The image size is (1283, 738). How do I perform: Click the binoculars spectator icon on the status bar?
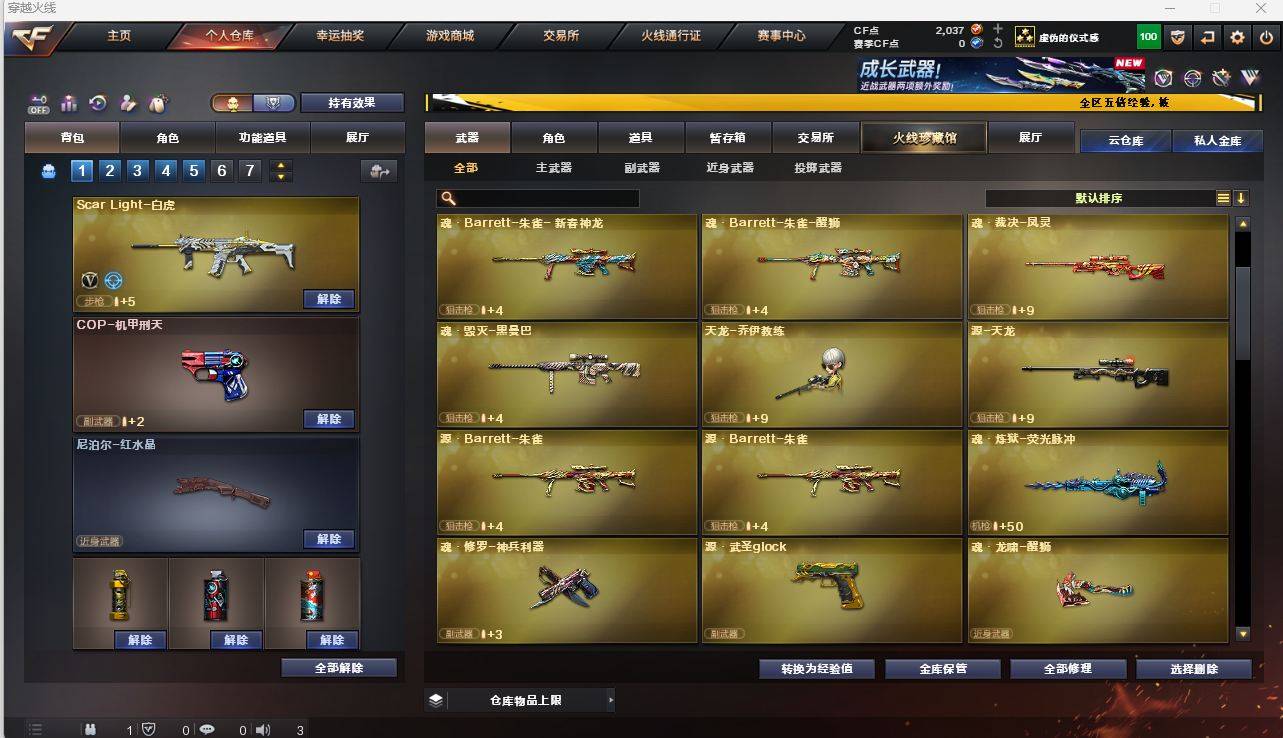(88, 730)
